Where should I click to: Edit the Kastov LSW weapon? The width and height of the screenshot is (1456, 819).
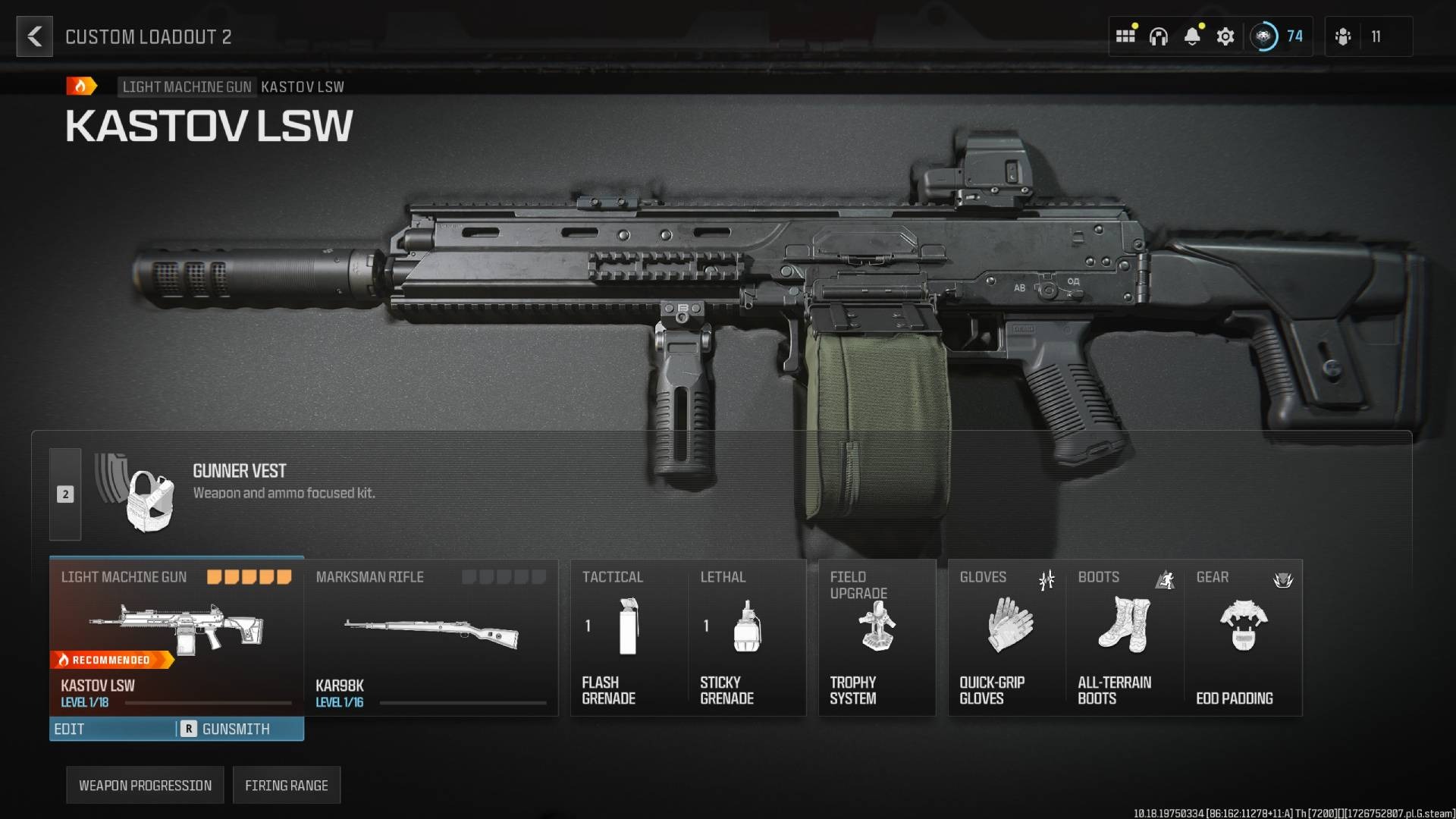click(x=112, y=729)
